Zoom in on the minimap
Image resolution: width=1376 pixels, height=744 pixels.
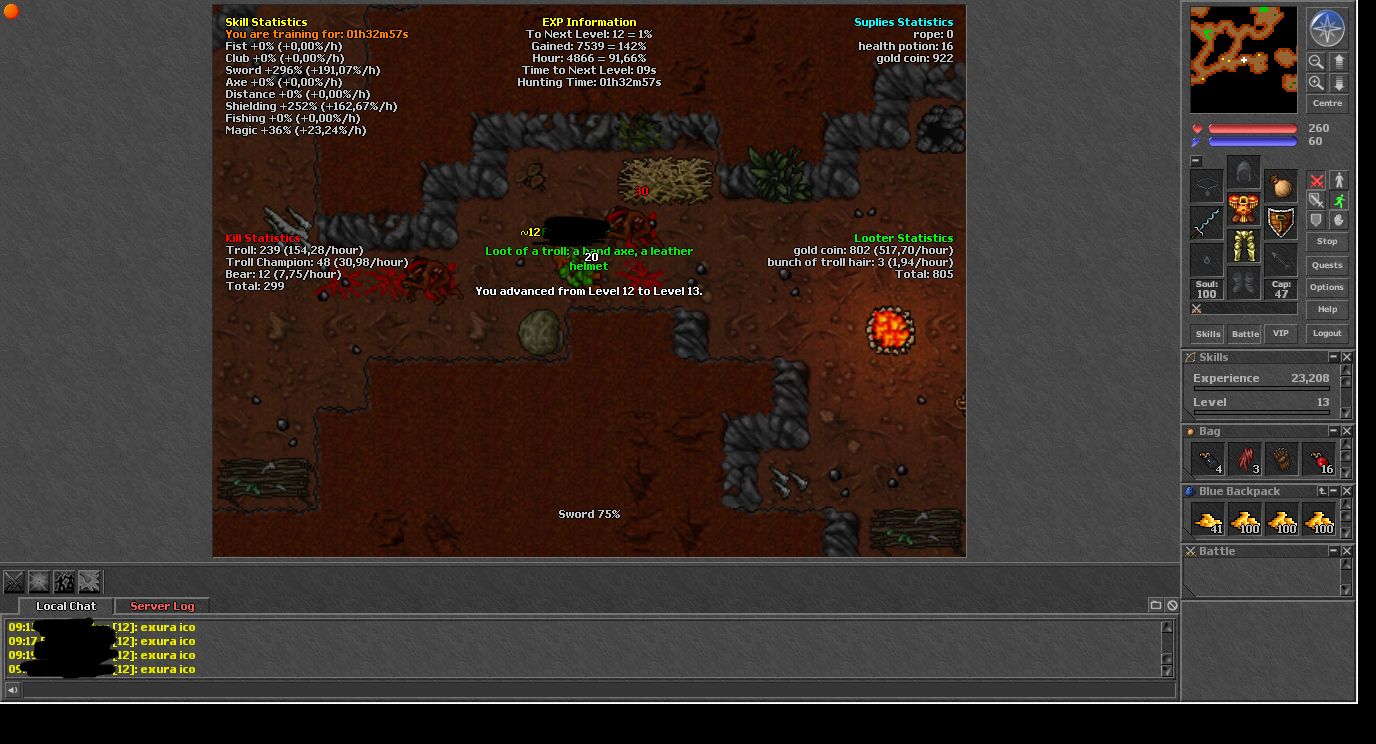[1316, 83]
